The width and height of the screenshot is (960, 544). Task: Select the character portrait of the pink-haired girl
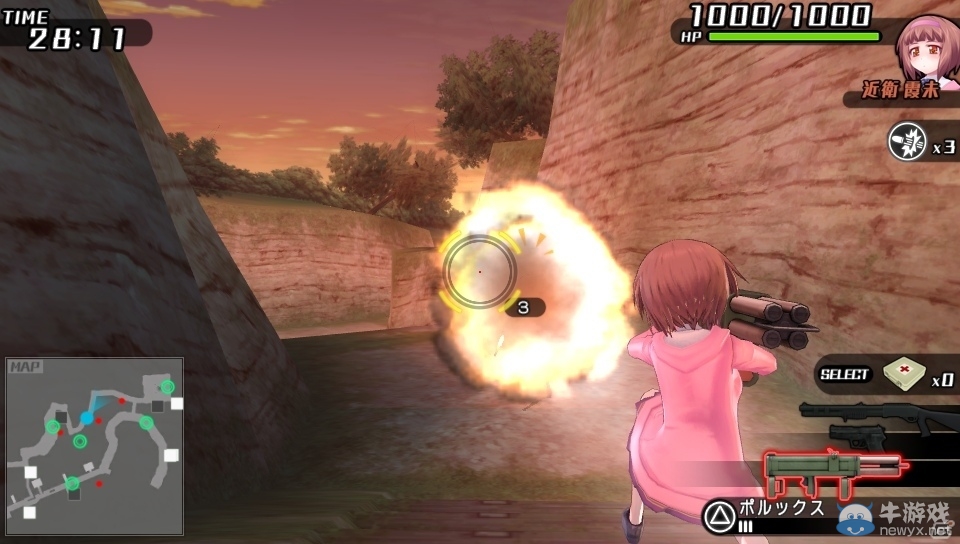click(x=926, y=48)
